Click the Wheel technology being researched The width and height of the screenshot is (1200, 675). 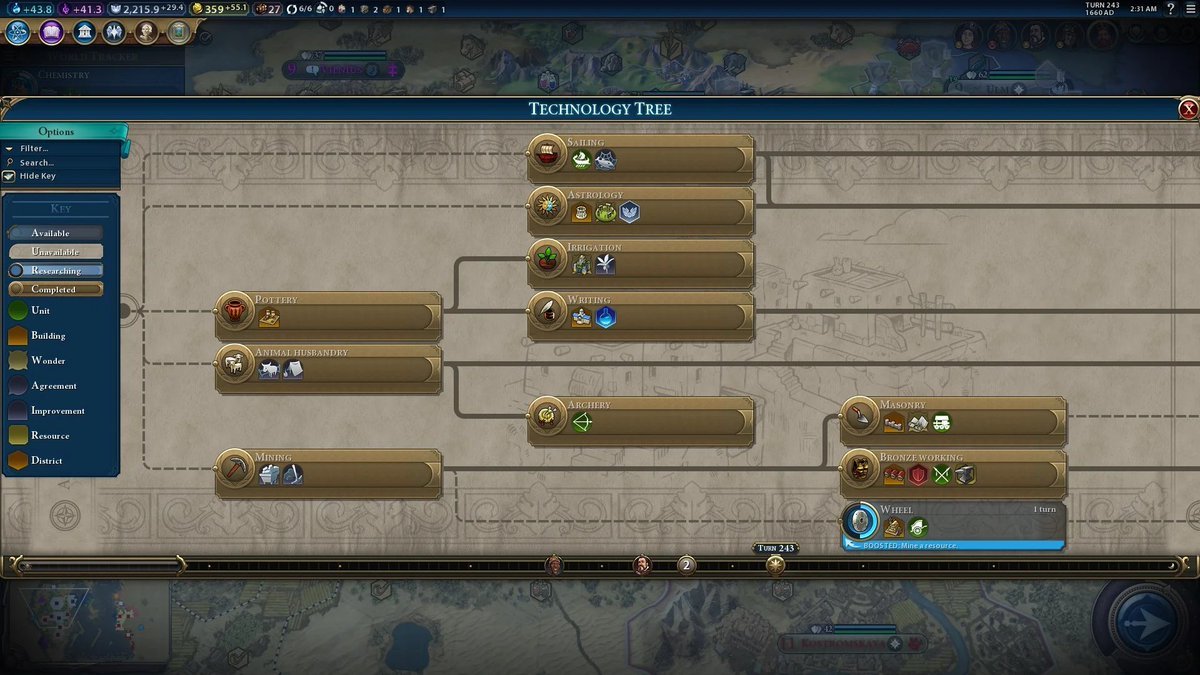click(x=953, y=525)
